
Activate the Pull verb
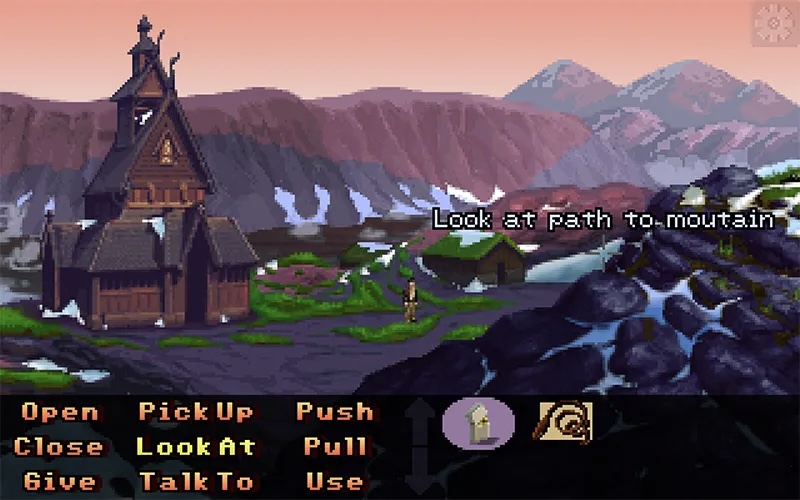click(x=334, y=447)
